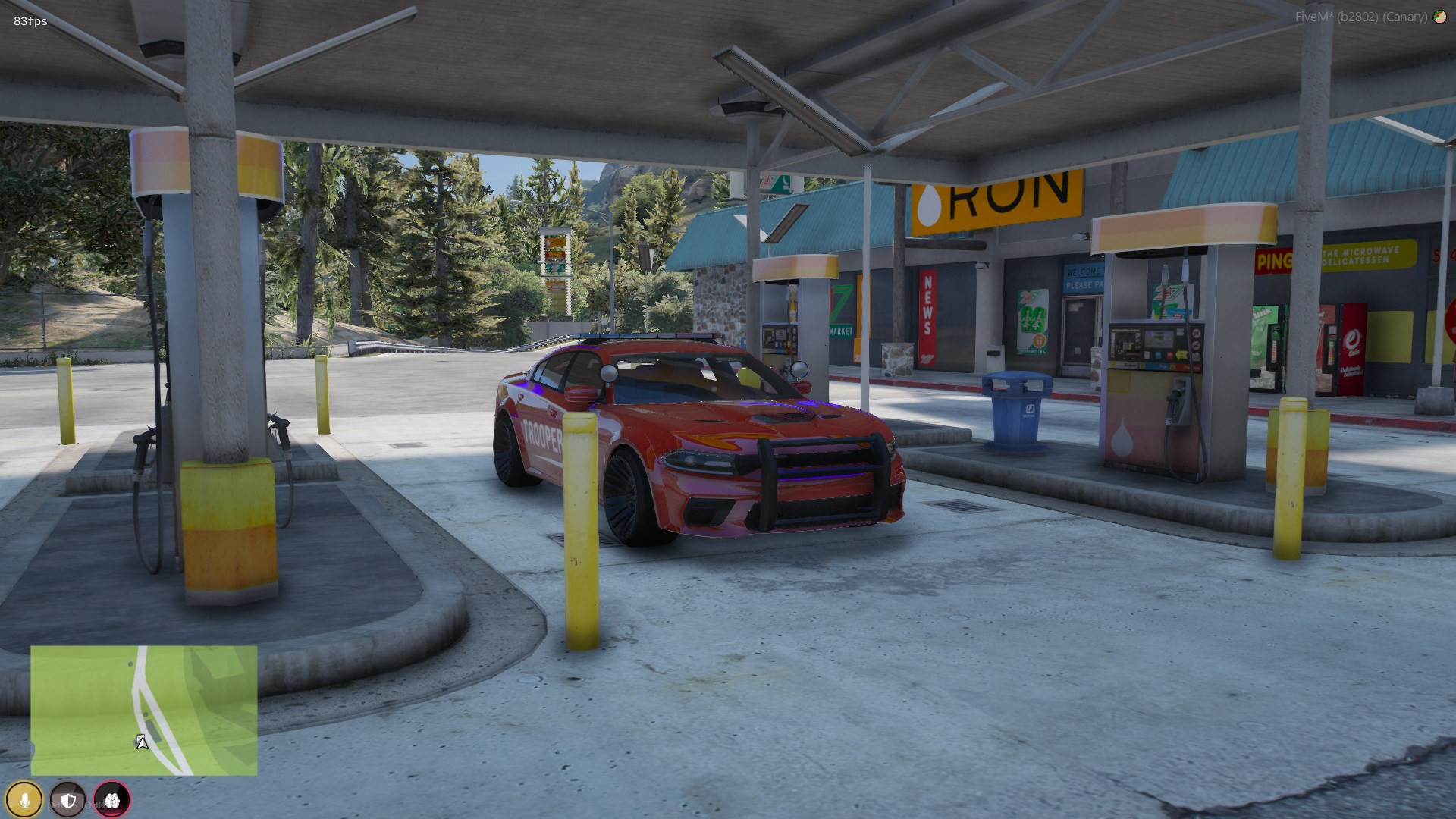This screenshot has width=1456, height=819.
Task: Select the shield armor status icon
Action: click(68, 800)
